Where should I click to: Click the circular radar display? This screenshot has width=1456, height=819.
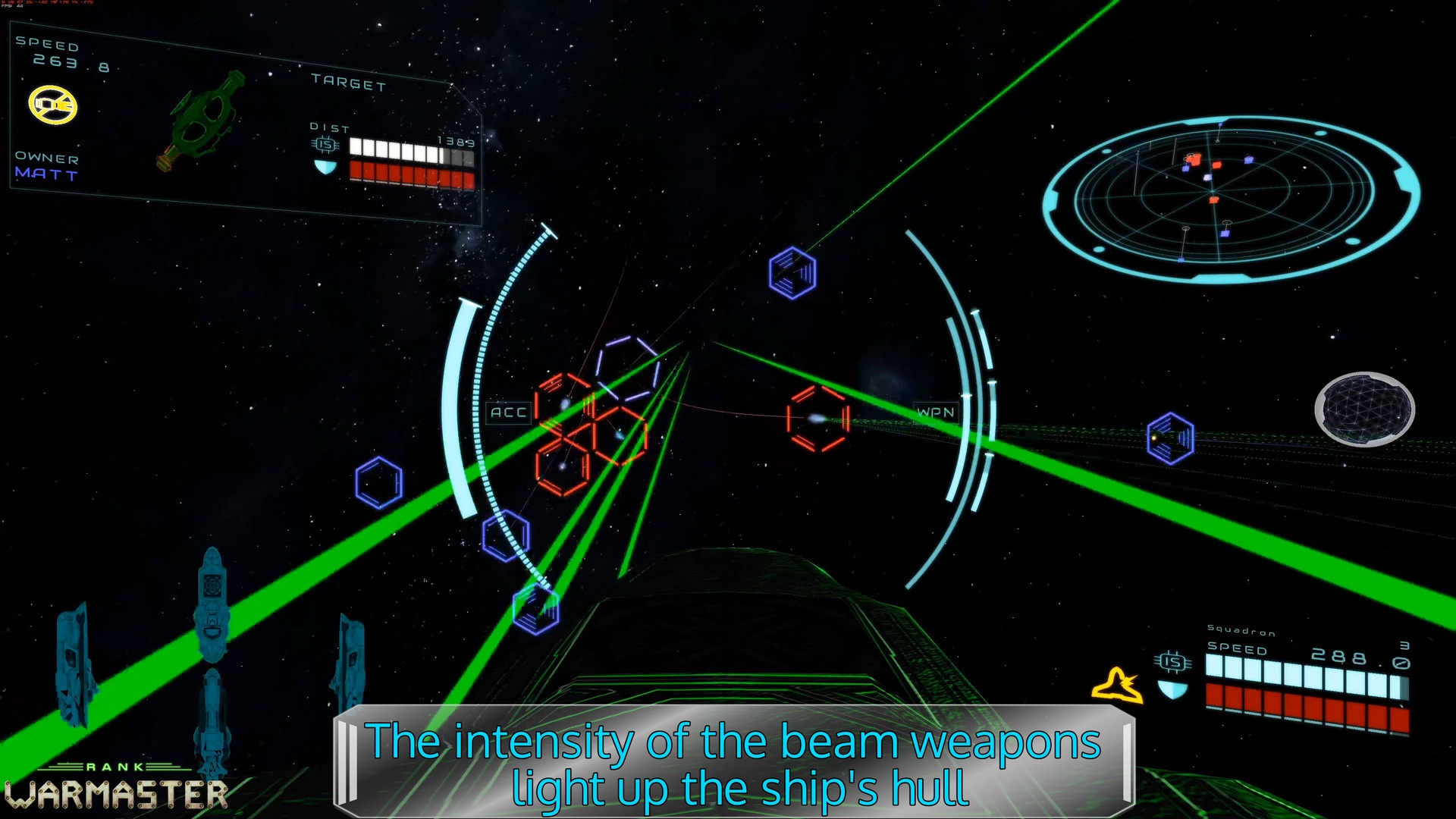pos(1230,199)
